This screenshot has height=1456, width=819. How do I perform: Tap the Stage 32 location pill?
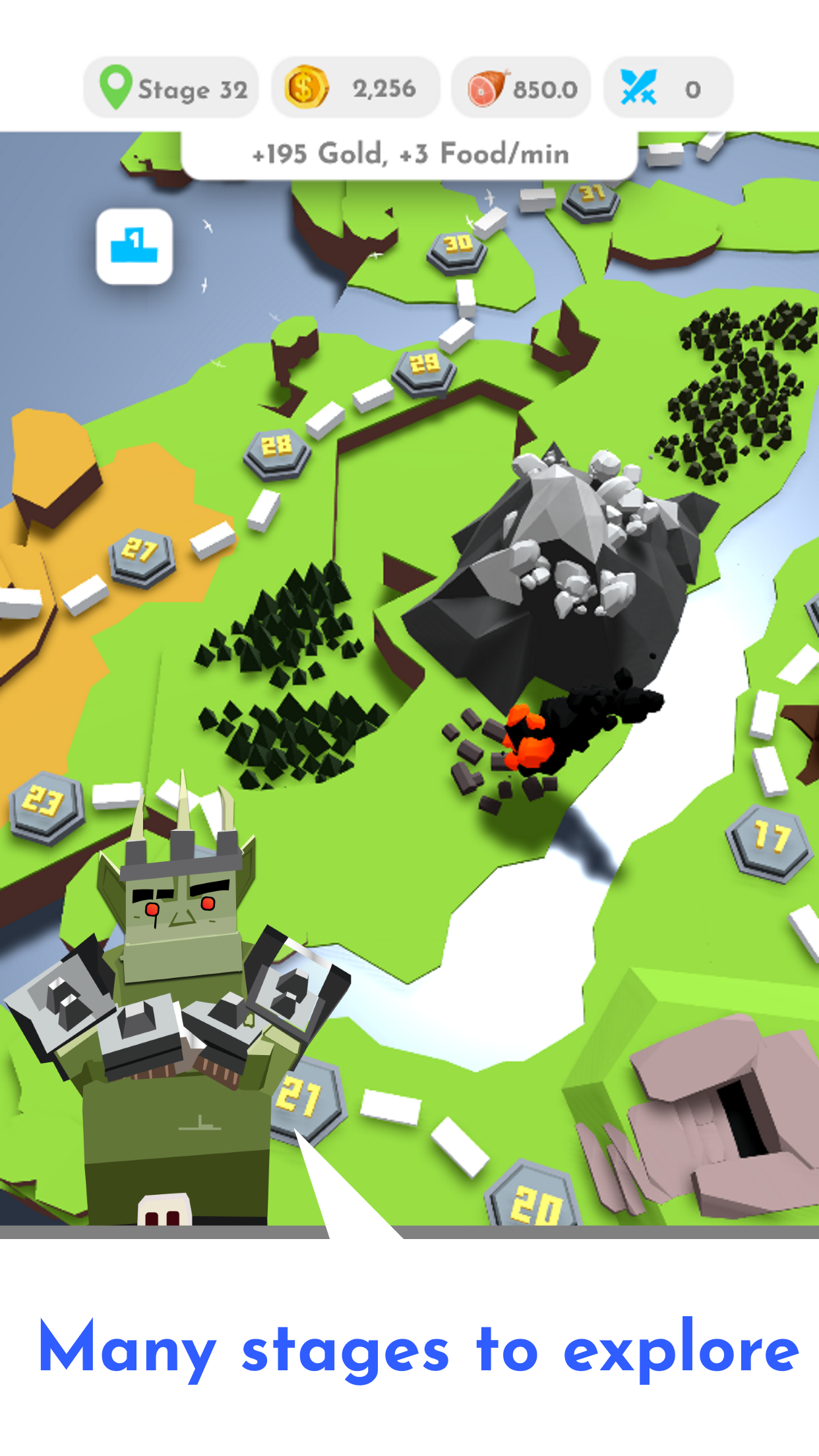(171, 88)
